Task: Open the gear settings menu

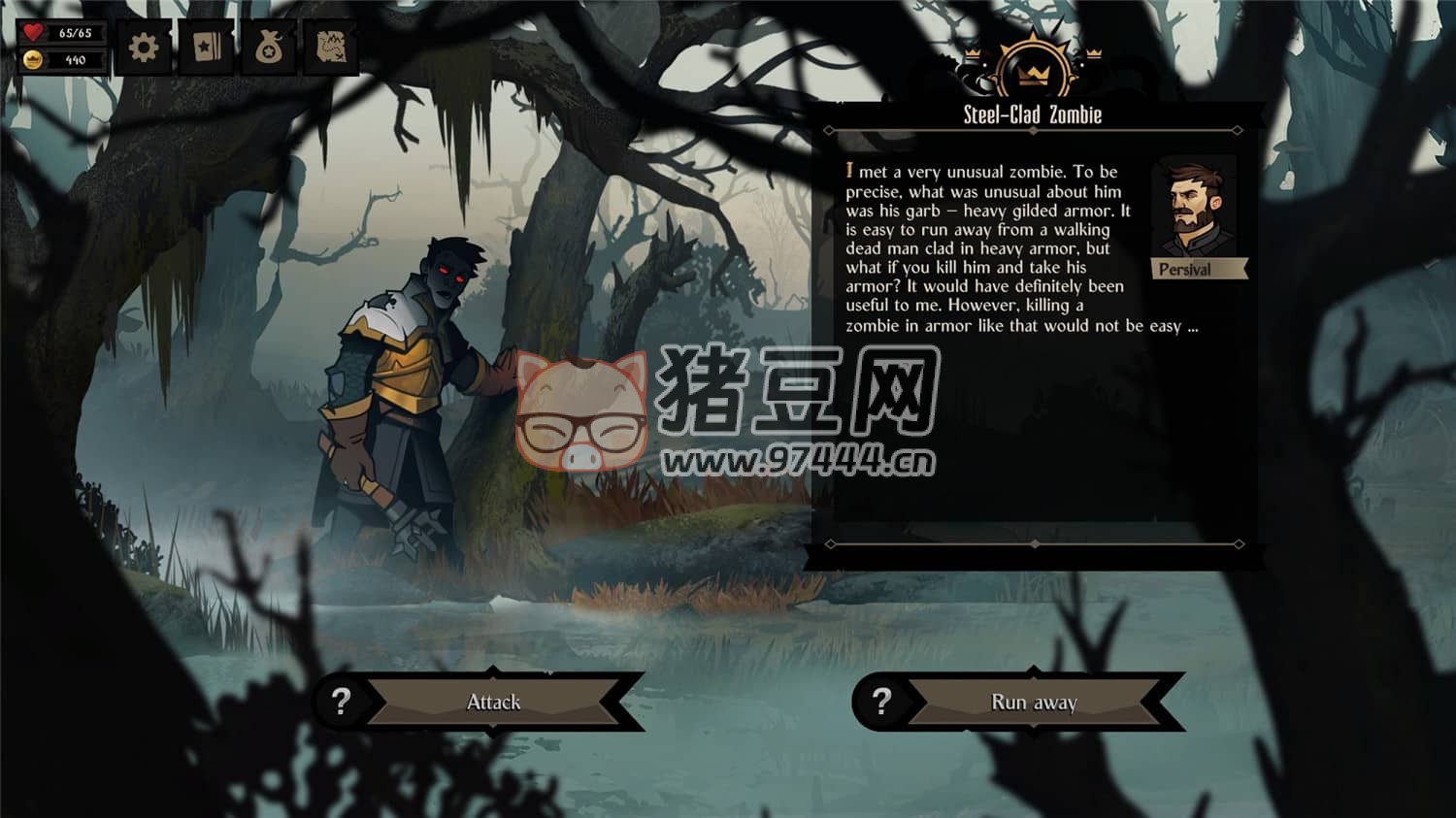Action: [144, 48]
